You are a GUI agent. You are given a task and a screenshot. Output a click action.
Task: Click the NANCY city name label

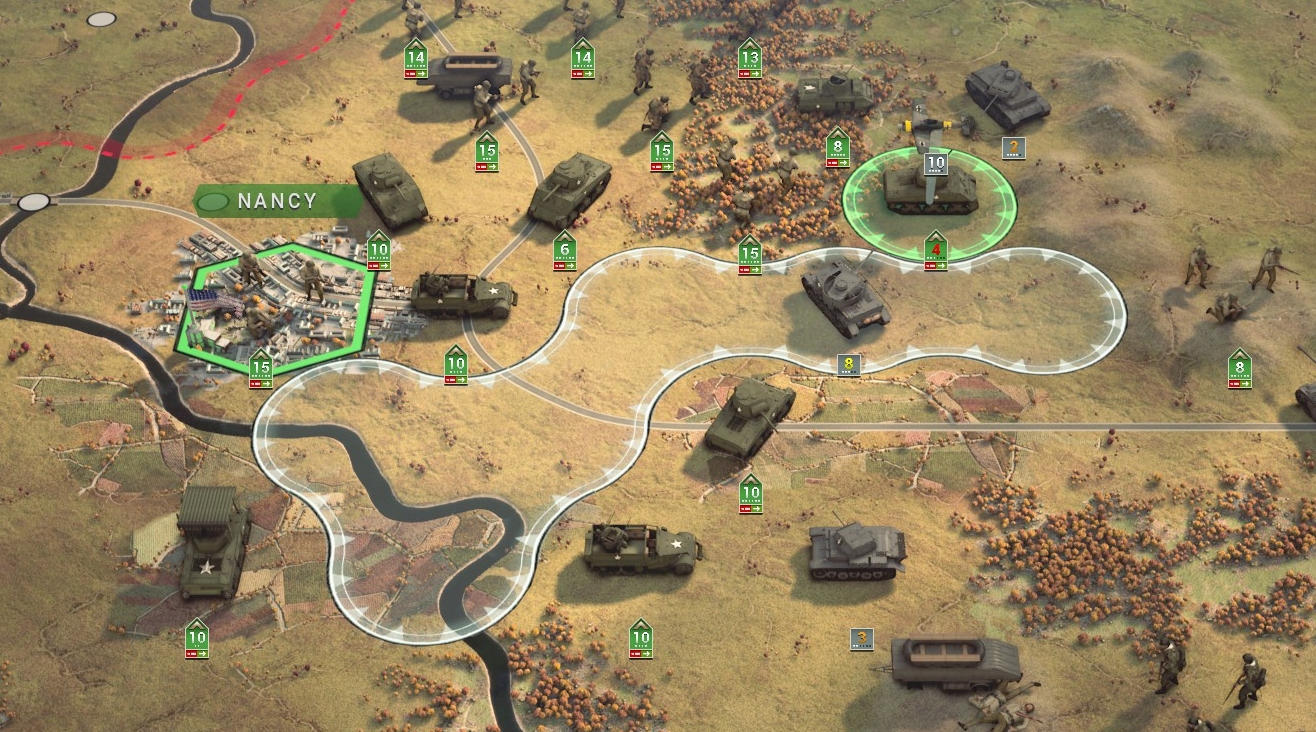(x=277, y=201)
